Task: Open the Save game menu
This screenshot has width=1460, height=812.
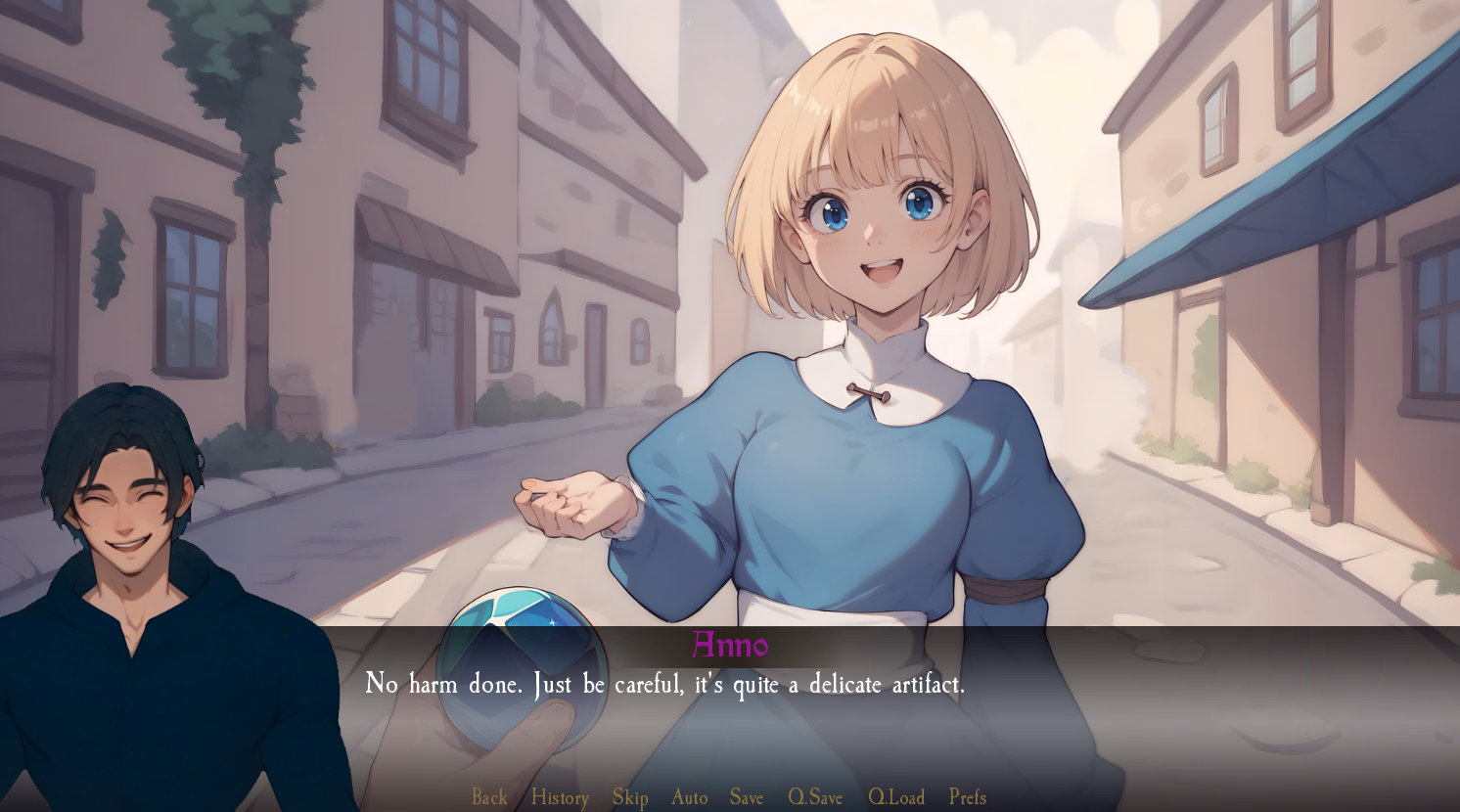Action: tap(747, 797)
